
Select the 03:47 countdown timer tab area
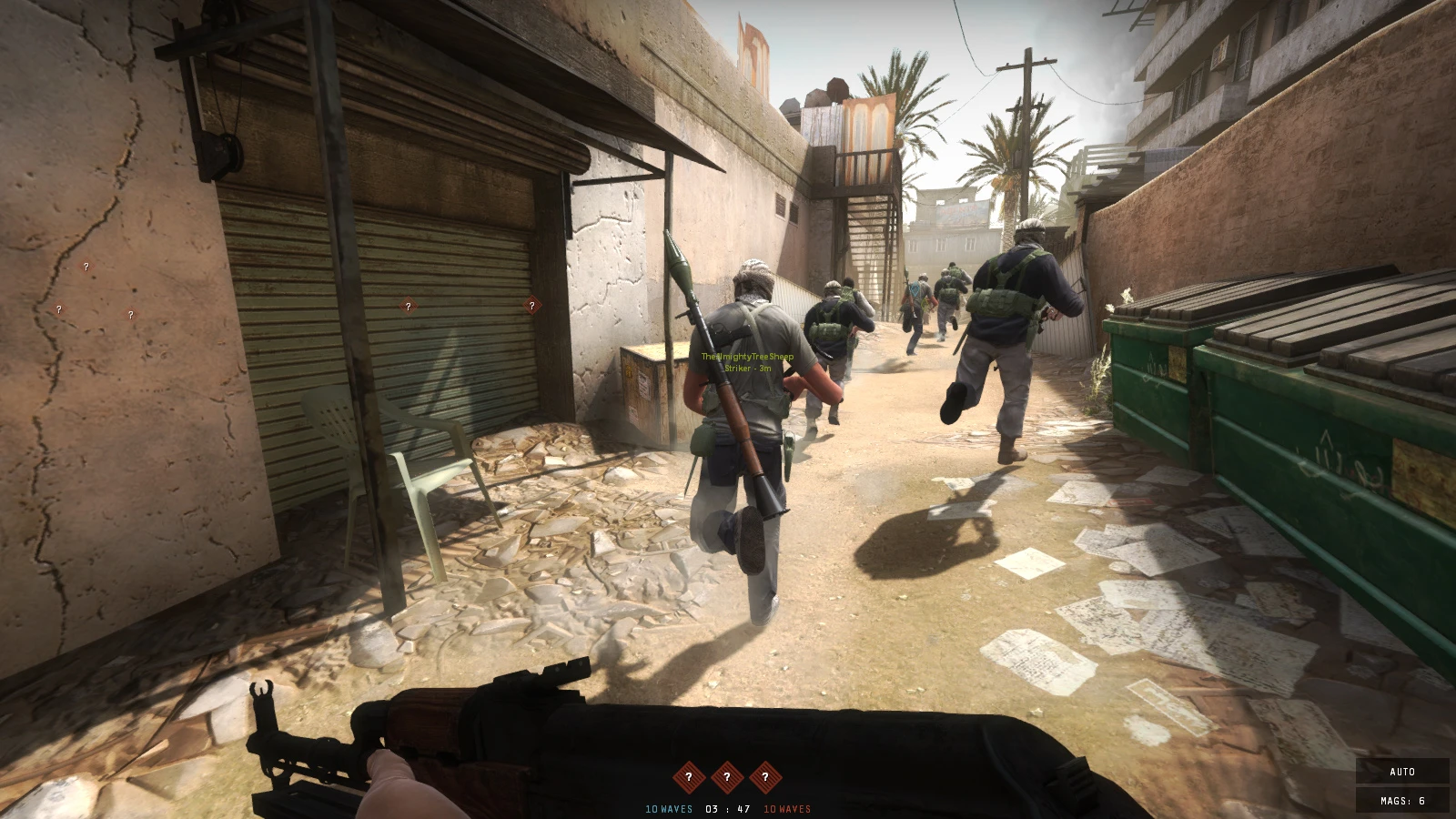click(x=726, y=806)
